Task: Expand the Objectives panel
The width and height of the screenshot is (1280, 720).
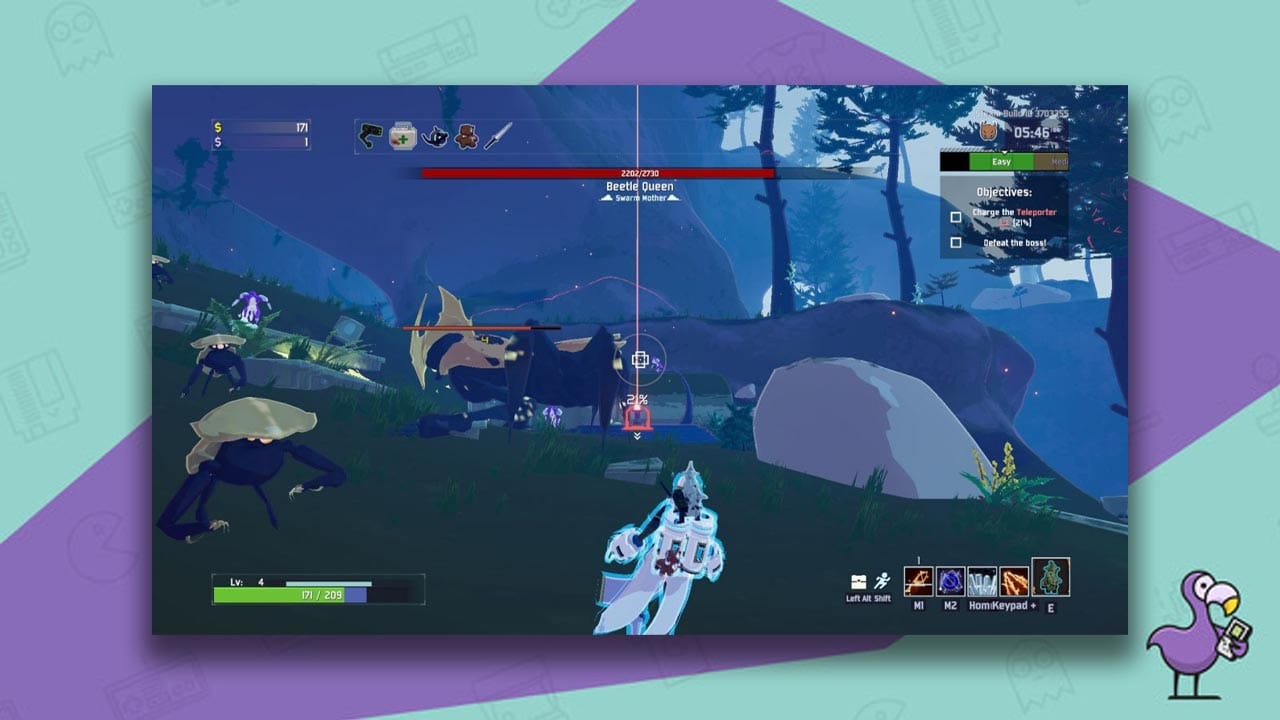Action: 1003,191
